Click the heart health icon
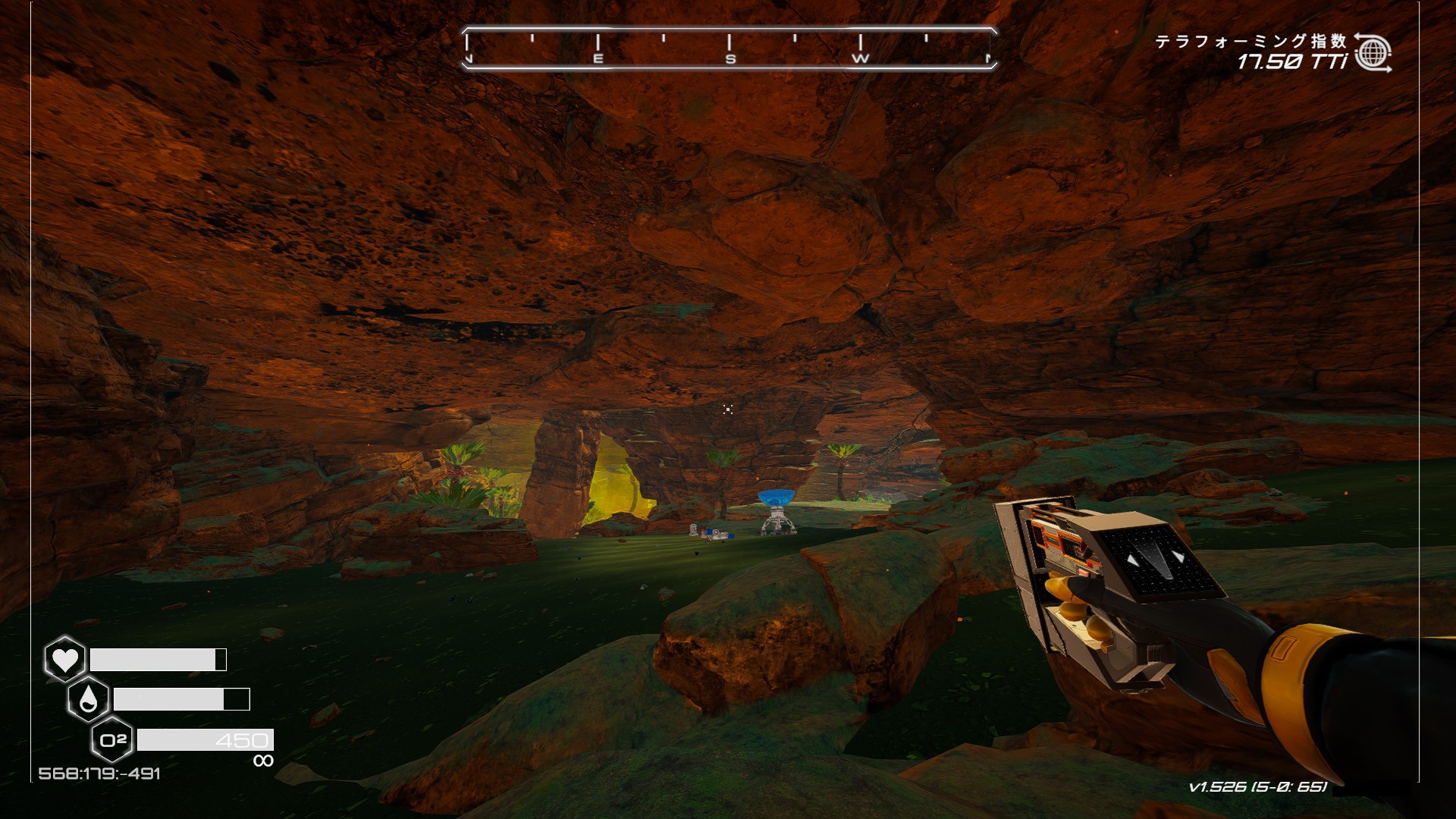The image size is (1456, 819). [65, 659]
